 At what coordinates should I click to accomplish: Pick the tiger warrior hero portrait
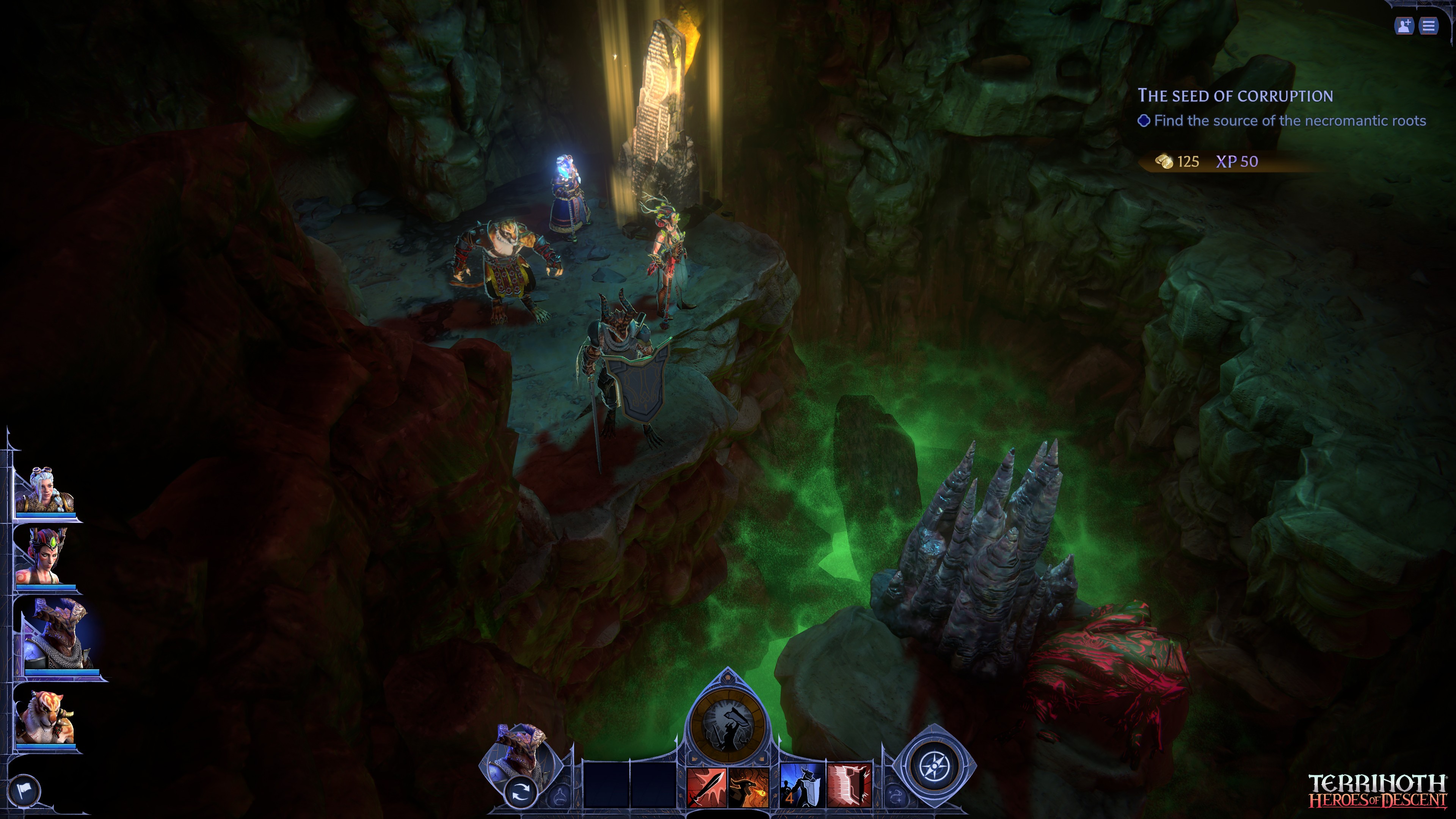point(44,717)
